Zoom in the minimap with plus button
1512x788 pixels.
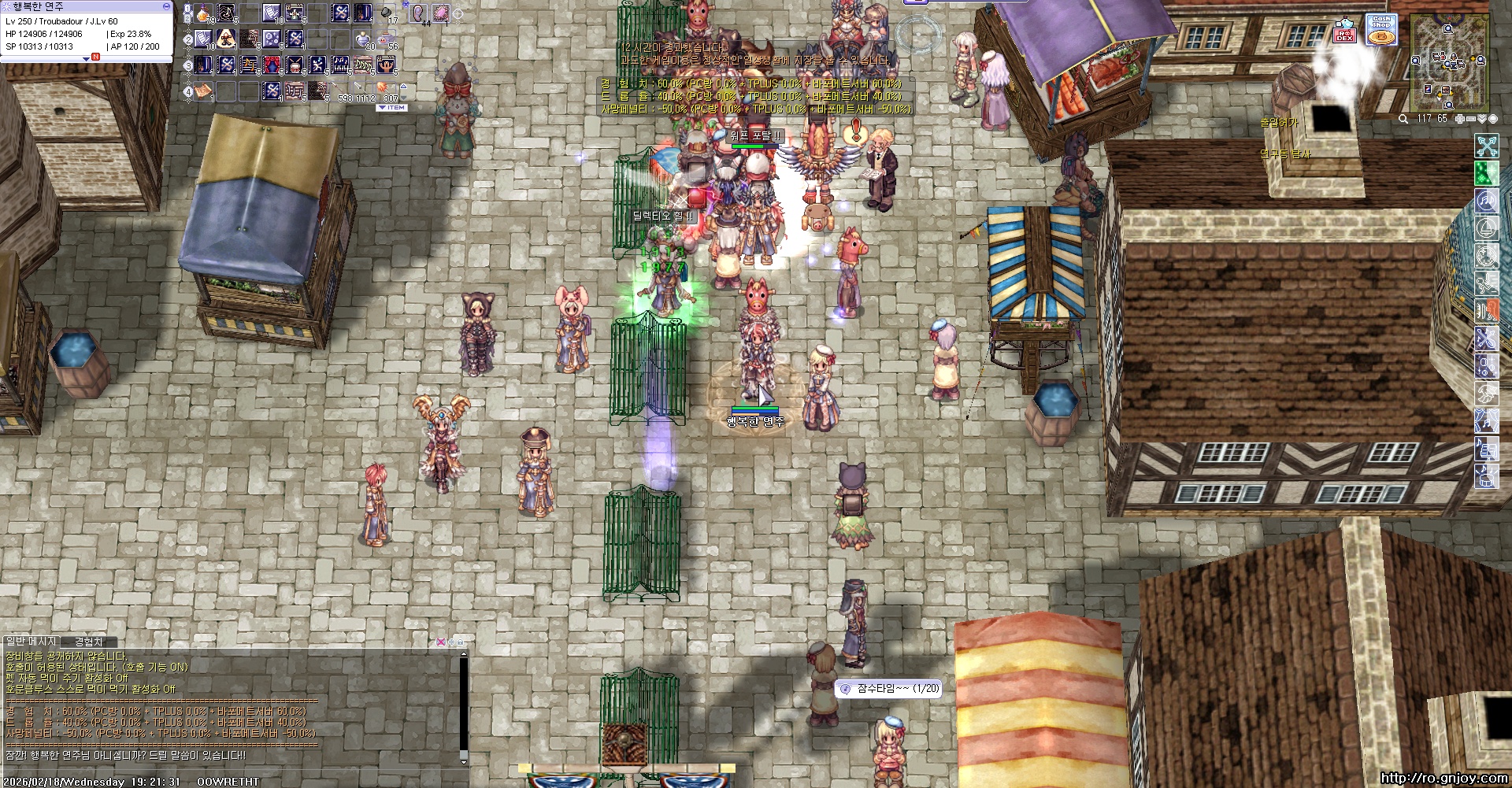(x=1460, y=119)
